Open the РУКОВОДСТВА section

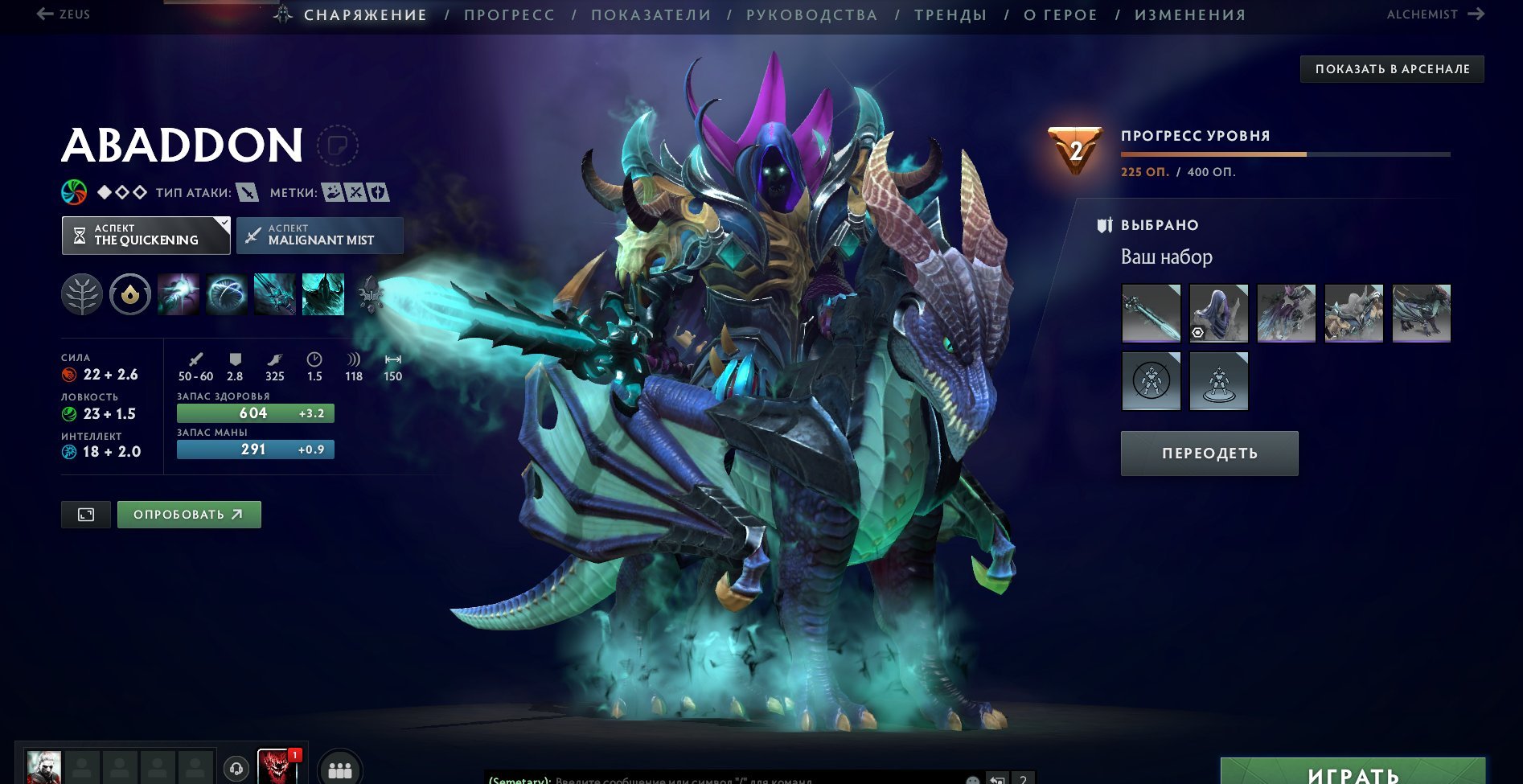pyautogui.click(x=812, y=14)
